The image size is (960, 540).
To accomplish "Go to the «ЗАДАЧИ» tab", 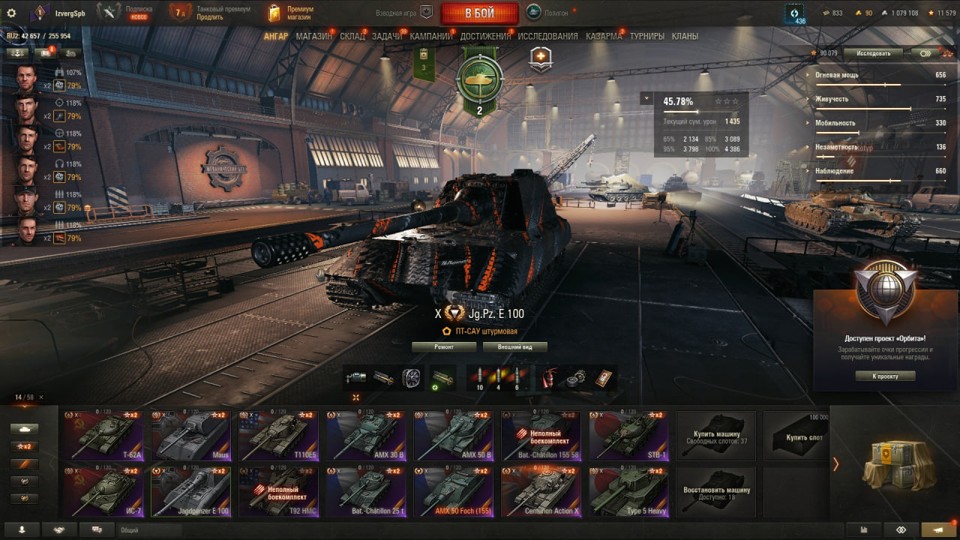I will [387, 36].
